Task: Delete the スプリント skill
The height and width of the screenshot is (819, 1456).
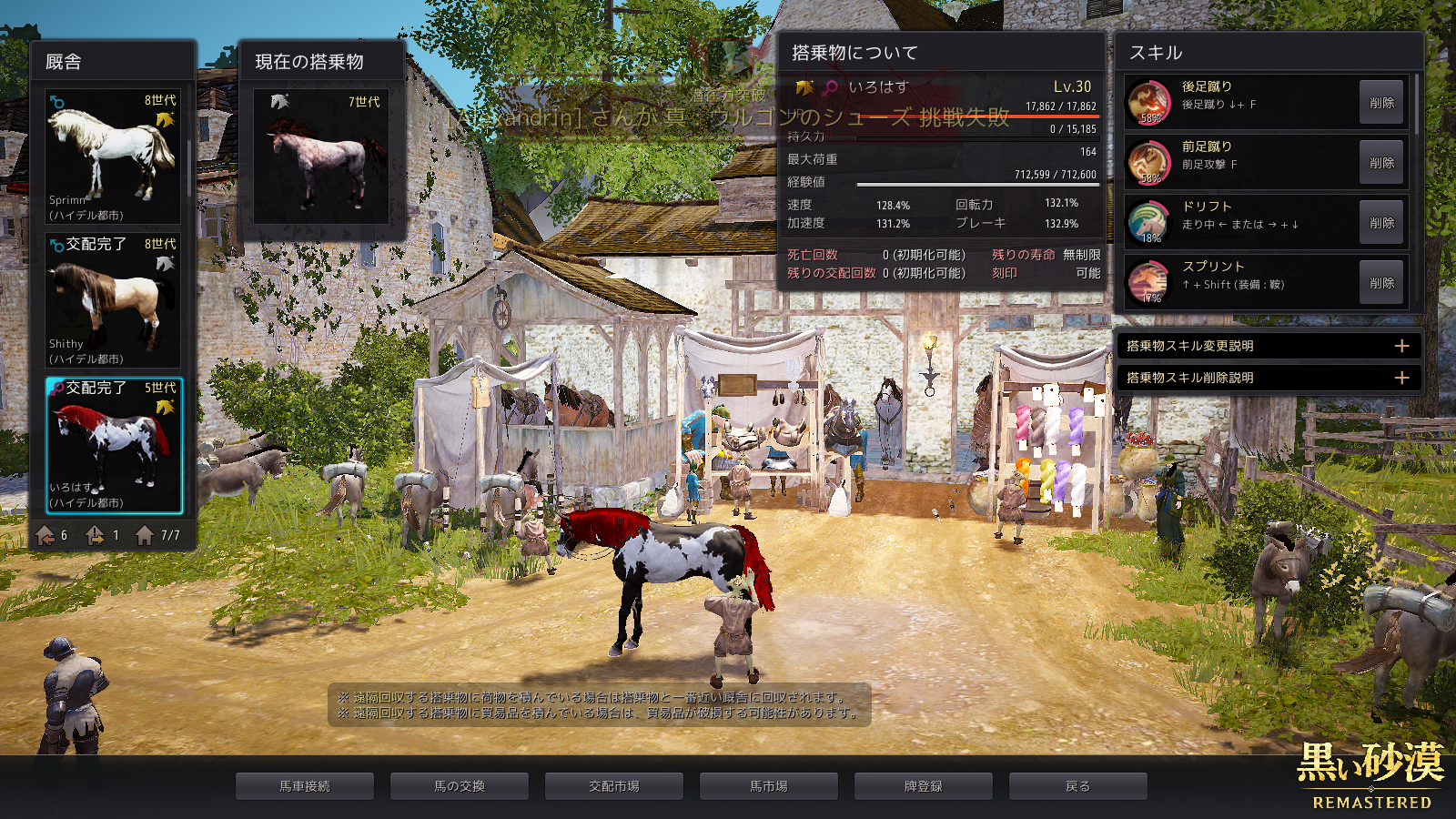Action: 1381,283
